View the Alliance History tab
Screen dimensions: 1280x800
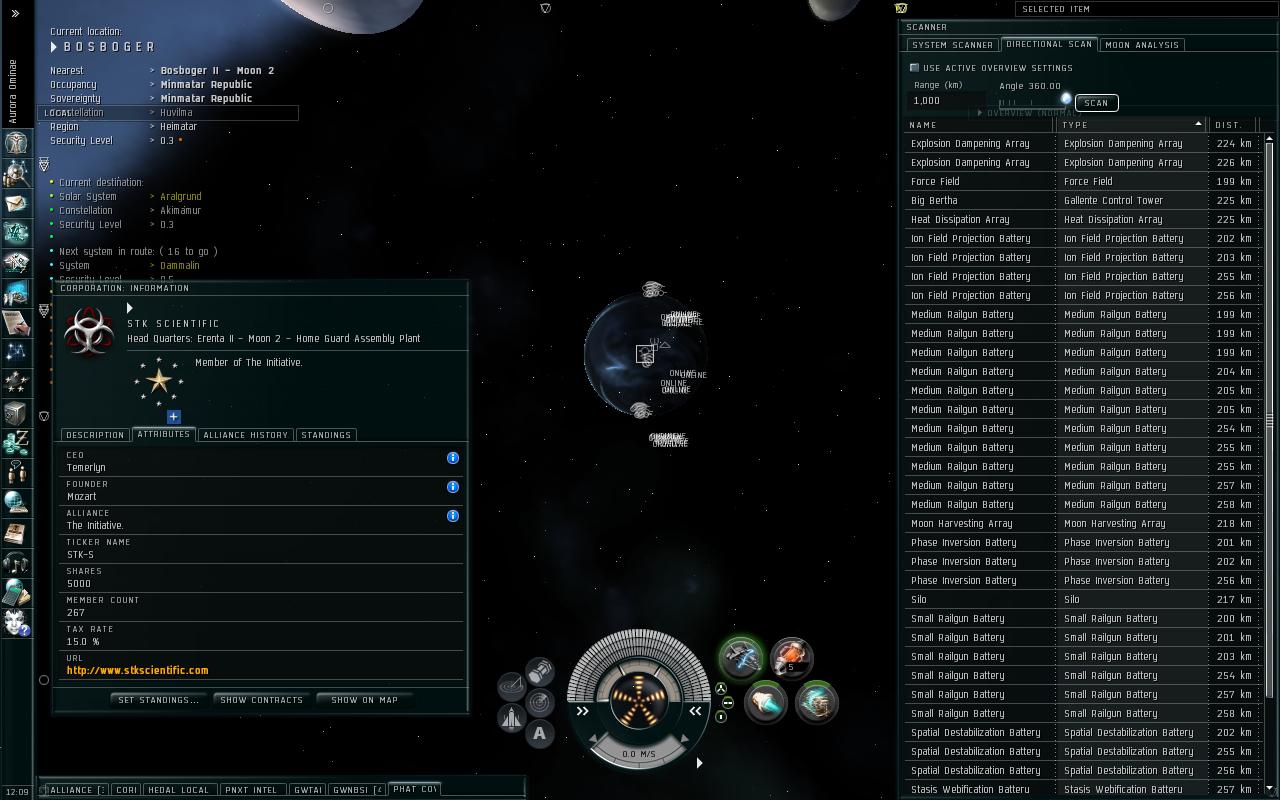click(245, 435)
